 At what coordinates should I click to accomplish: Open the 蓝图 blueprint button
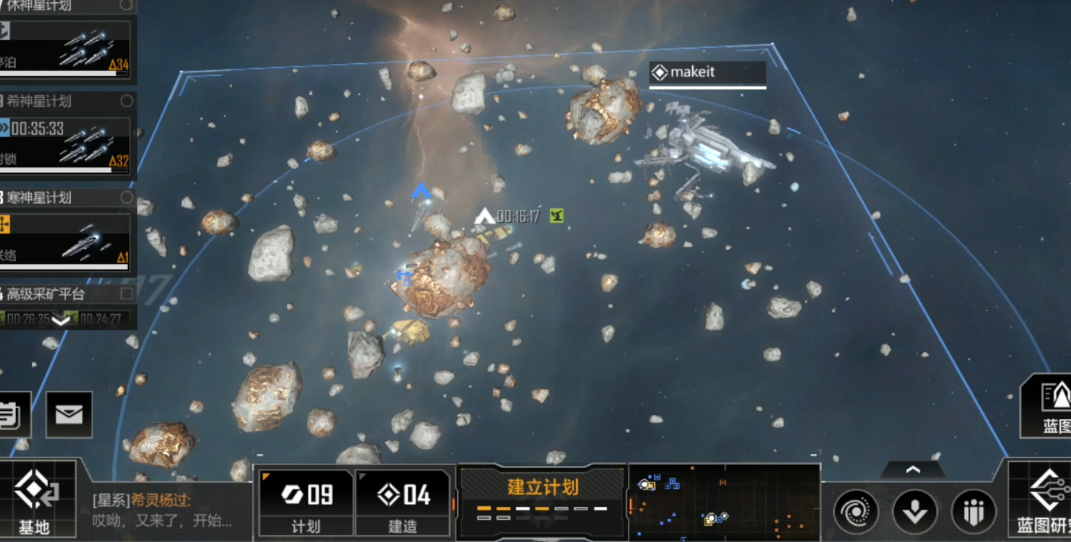1048,407
